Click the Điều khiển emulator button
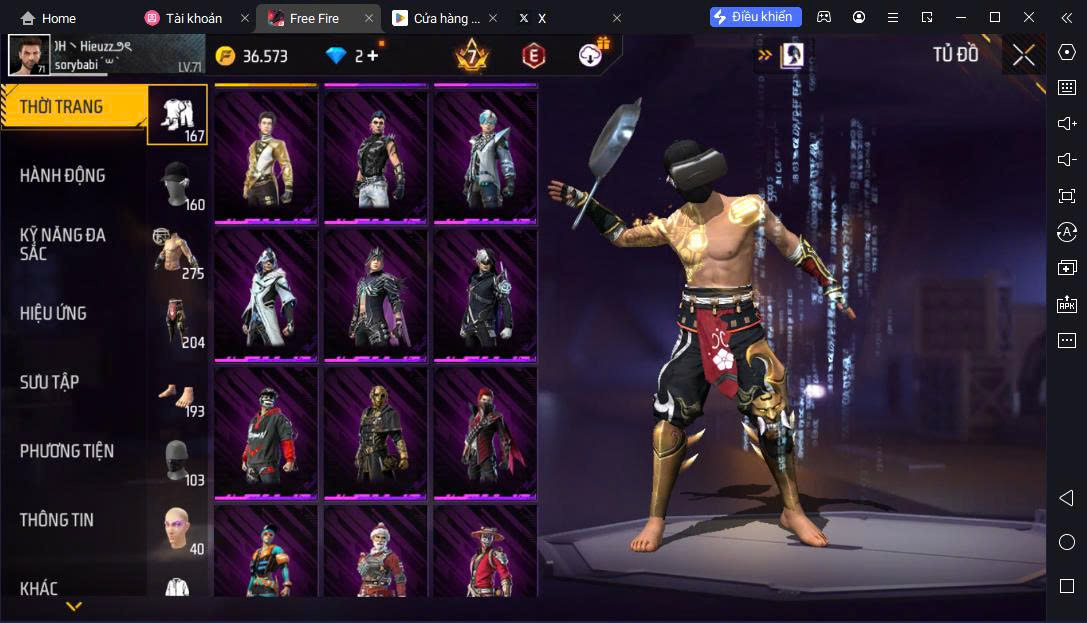 (756, 17)
